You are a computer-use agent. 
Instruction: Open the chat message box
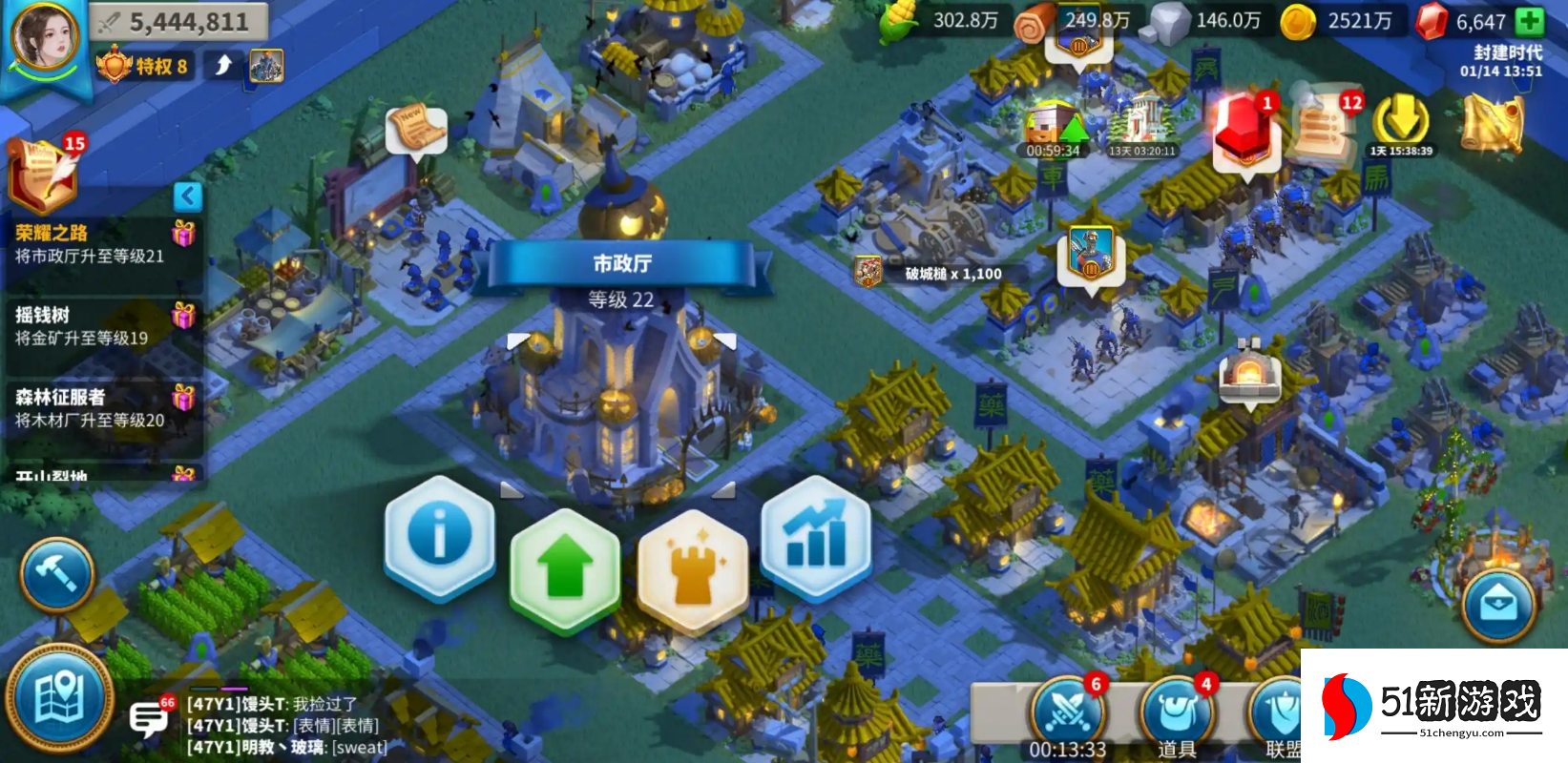148,718
